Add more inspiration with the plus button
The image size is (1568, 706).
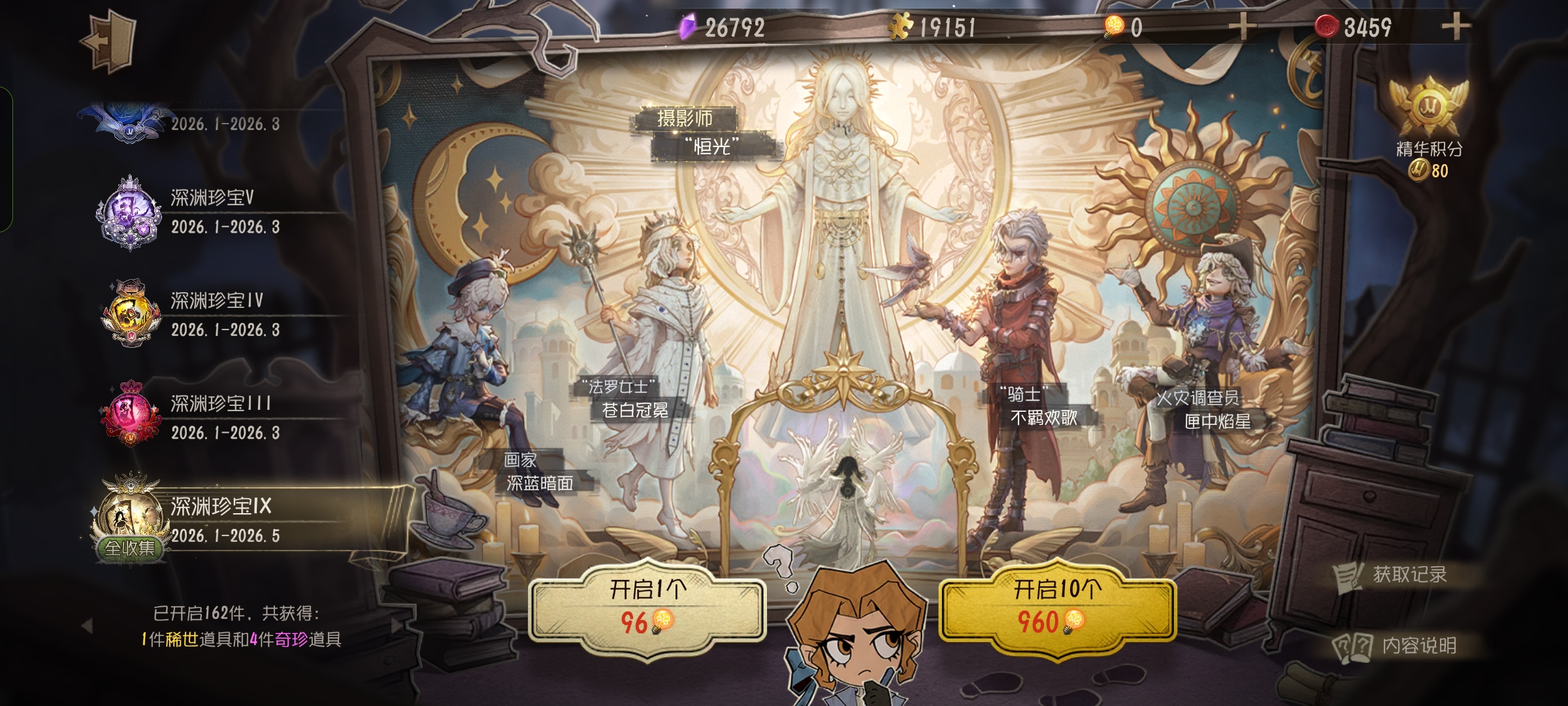[1242, 27]
